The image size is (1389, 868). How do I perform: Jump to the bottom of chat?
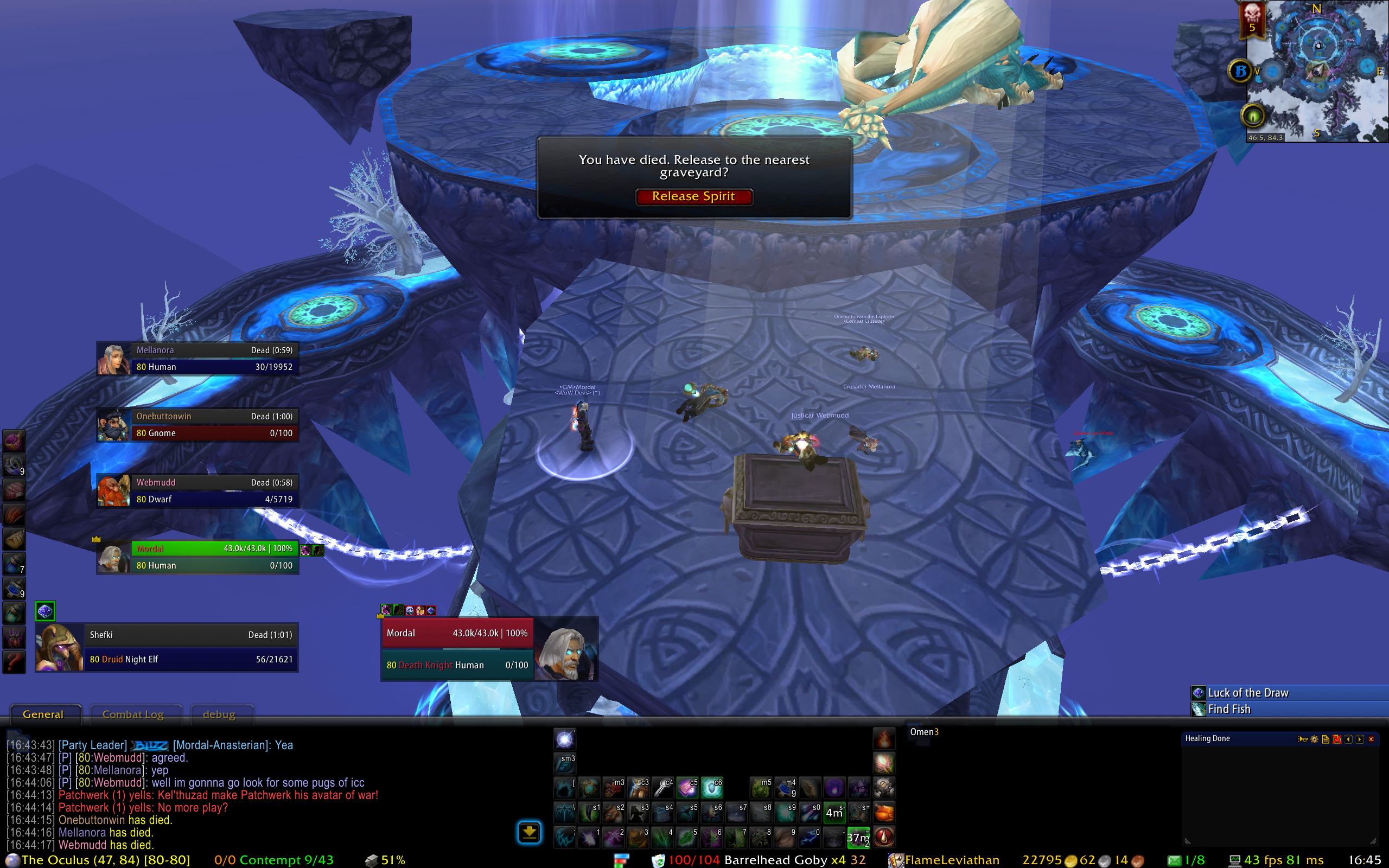point(528,832)
